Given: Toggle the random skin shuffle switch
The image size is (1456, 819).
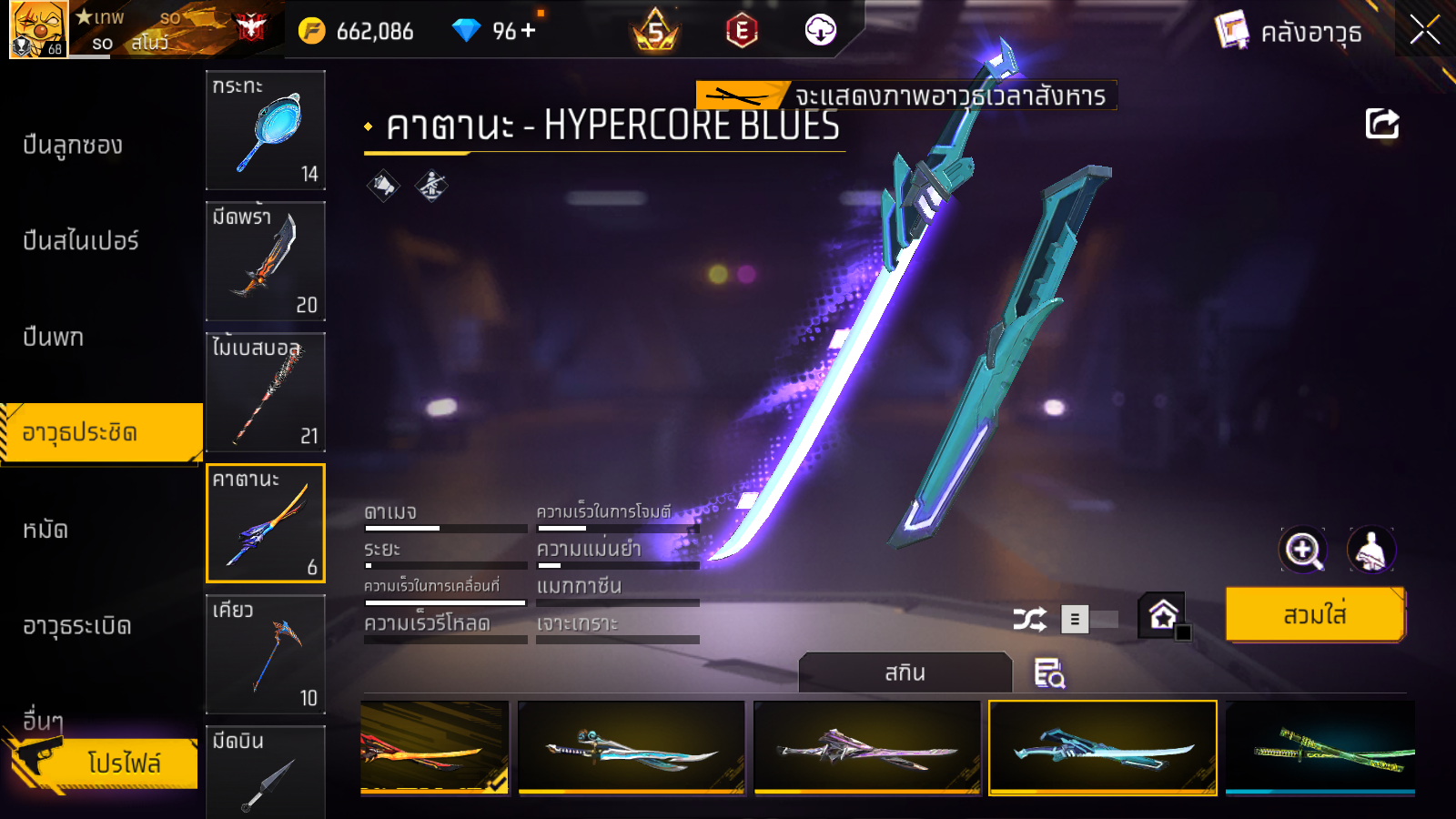Looking at the screenshot, I should coord(1090,620).
